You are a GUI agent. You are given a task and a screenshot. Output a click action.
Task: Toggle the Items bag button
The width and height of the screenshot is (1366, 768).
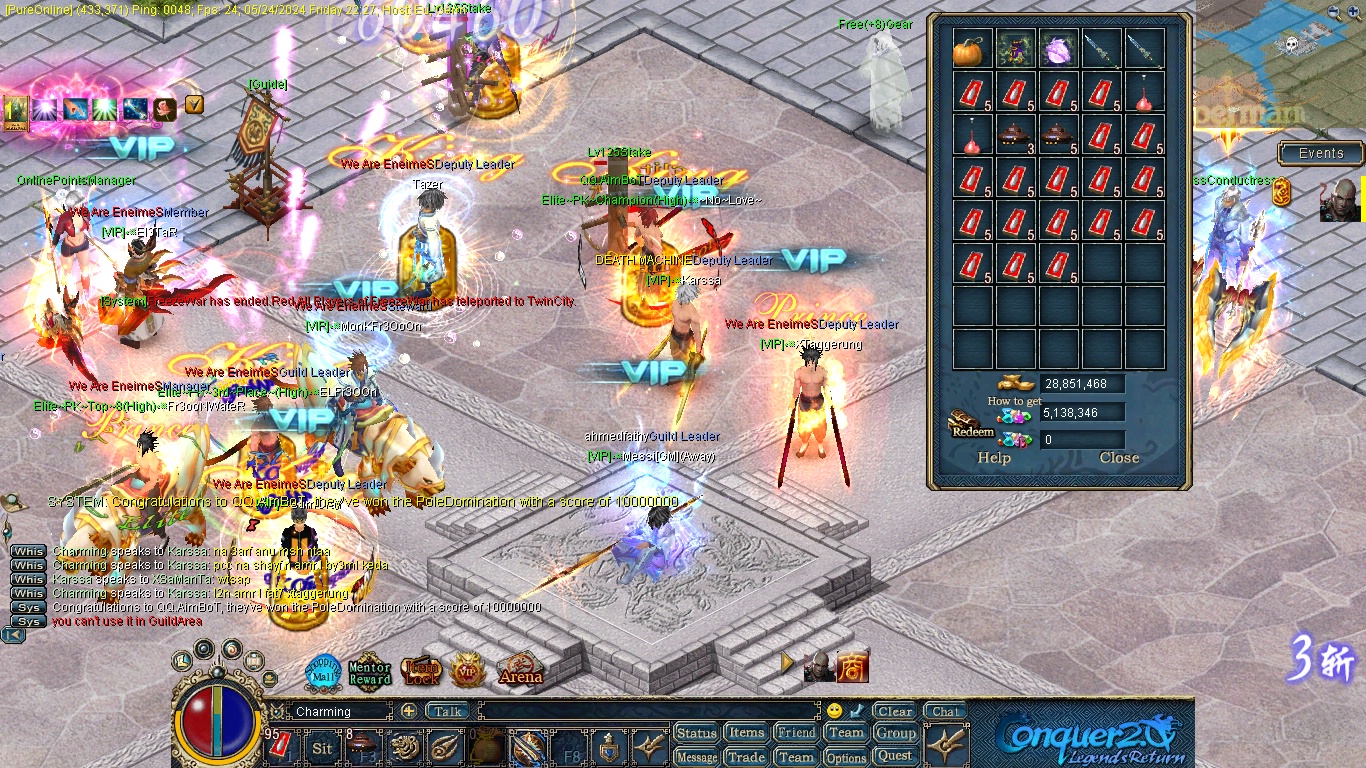point(746,733)
